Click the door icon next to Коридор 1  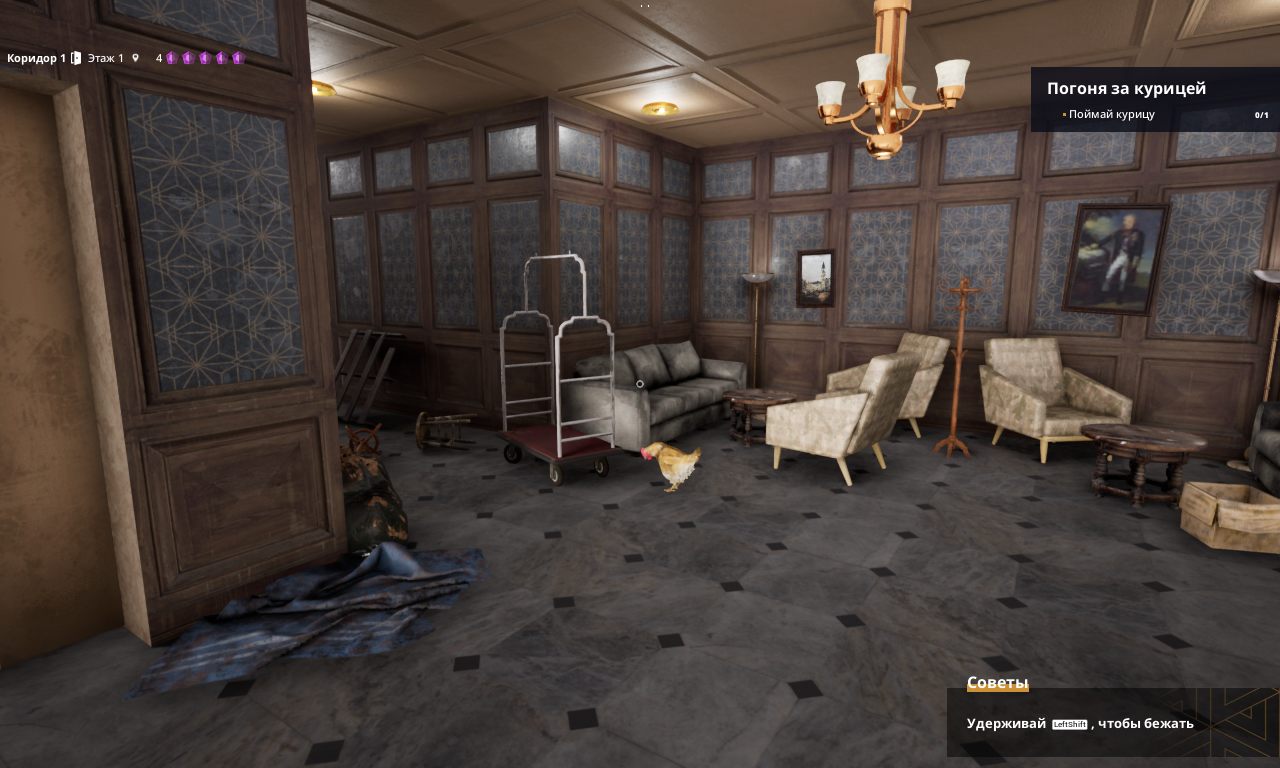[x=75, y=58]
